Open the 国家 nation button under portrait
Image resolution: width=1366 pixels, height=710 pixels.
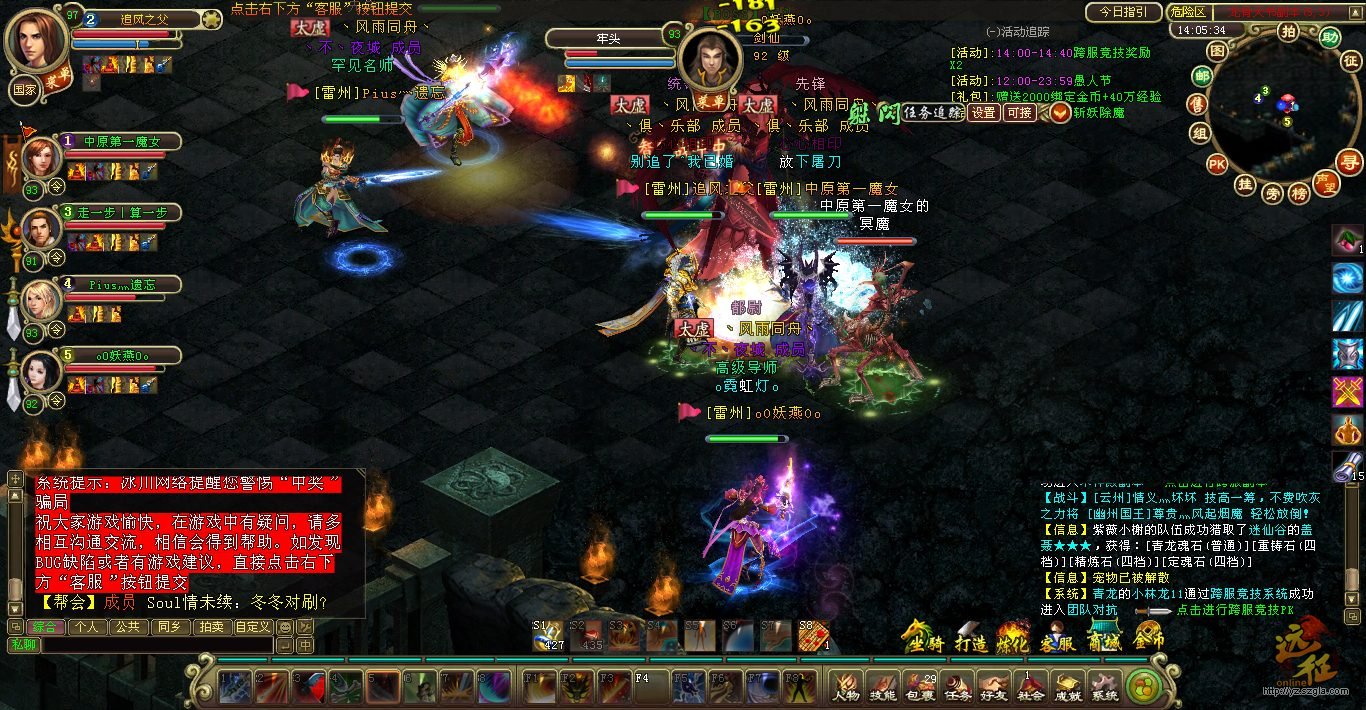tap(23, 88)
